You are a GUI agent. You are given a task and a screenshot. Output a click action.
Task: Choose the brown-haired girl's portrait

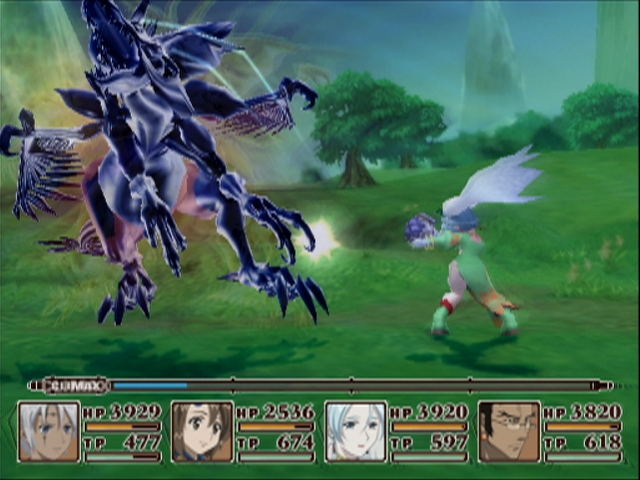(202, 432)
